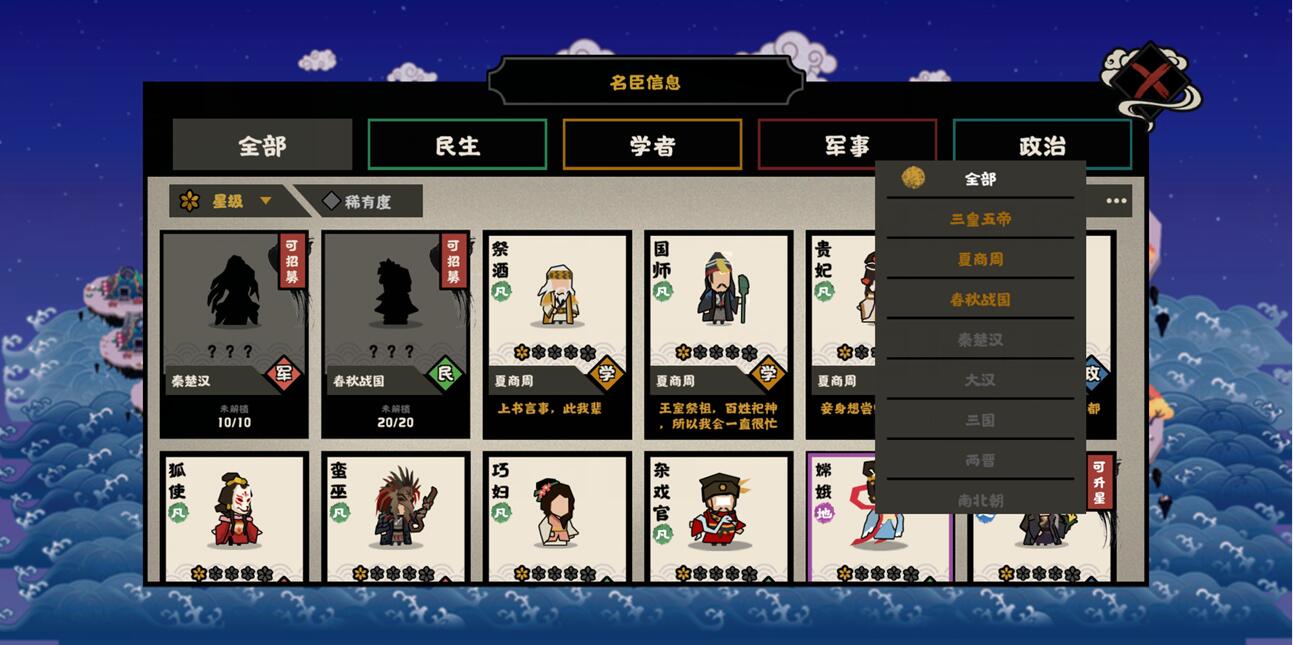
Task: Sort by 星级 star rating
Action: tap(227, 201)
